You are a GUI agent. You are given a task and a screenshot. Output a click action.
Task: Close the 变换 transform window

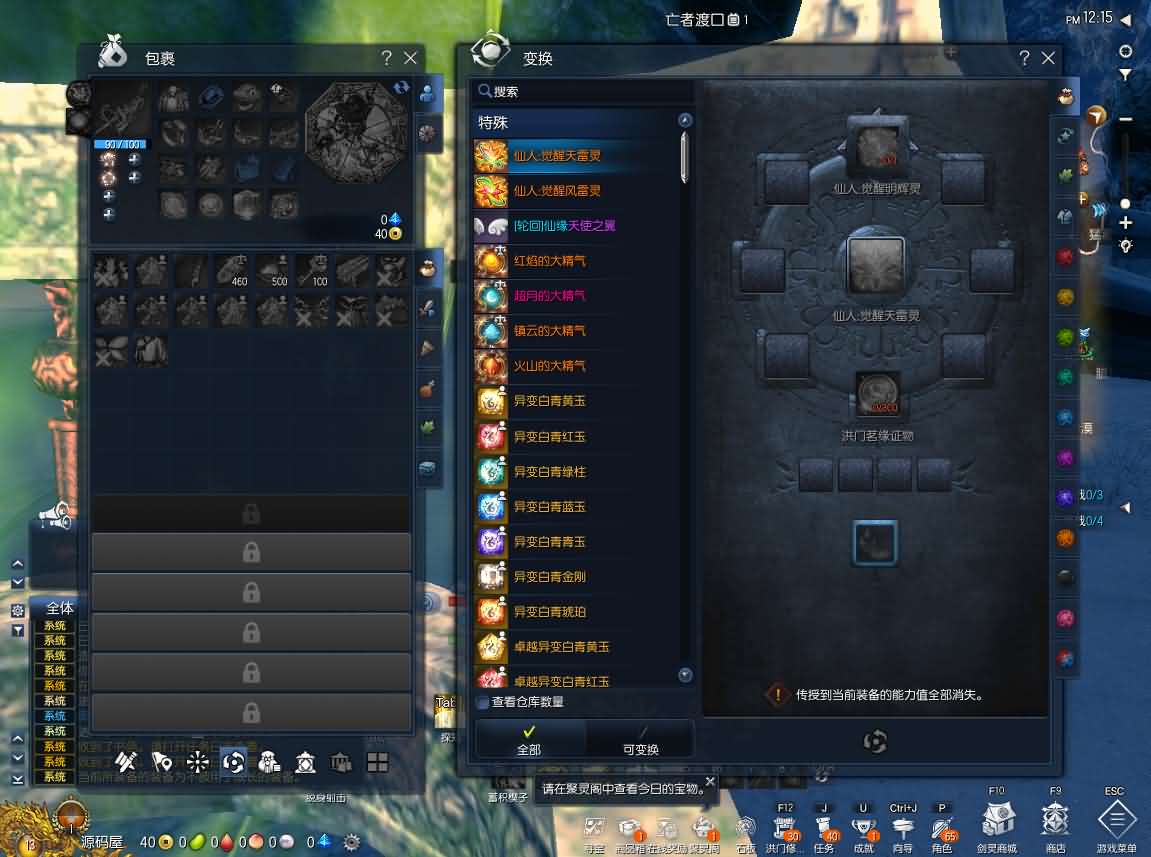[1048, 58]
